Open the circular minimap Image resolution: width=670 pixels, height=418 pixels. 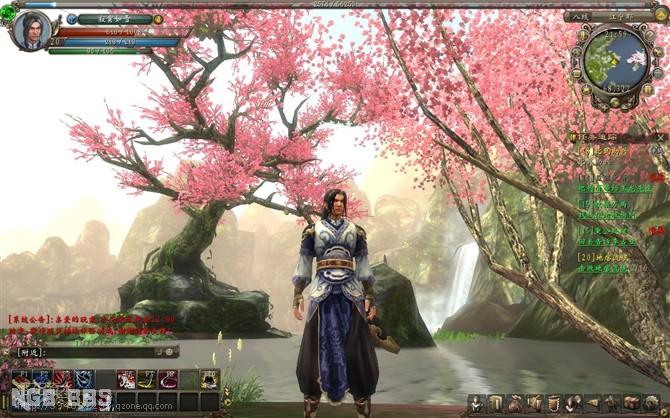[615, 61]
